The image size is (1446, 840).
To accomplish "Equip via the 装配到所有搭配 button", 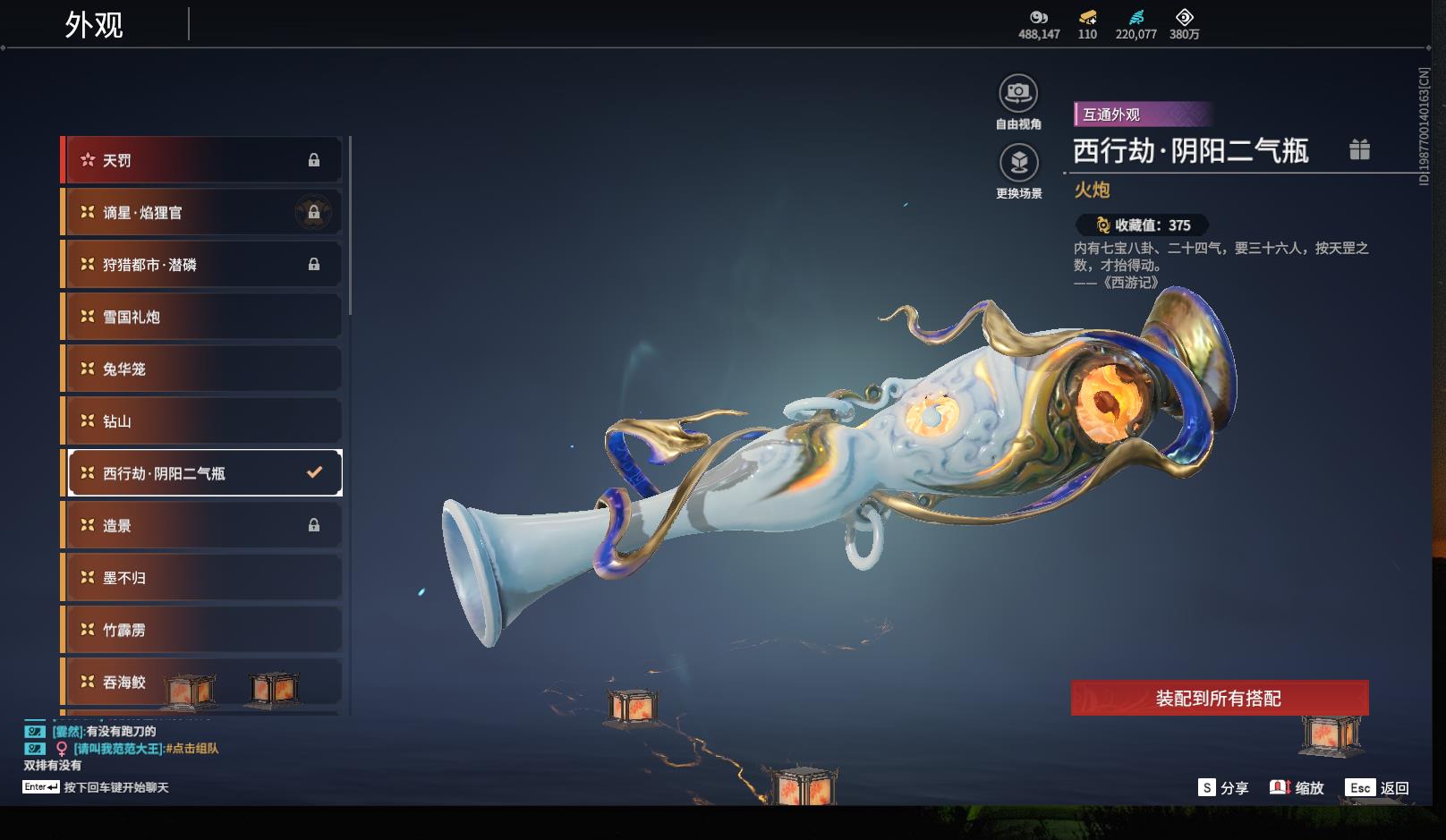I will pyautogui.click(x=1219, y=698).
